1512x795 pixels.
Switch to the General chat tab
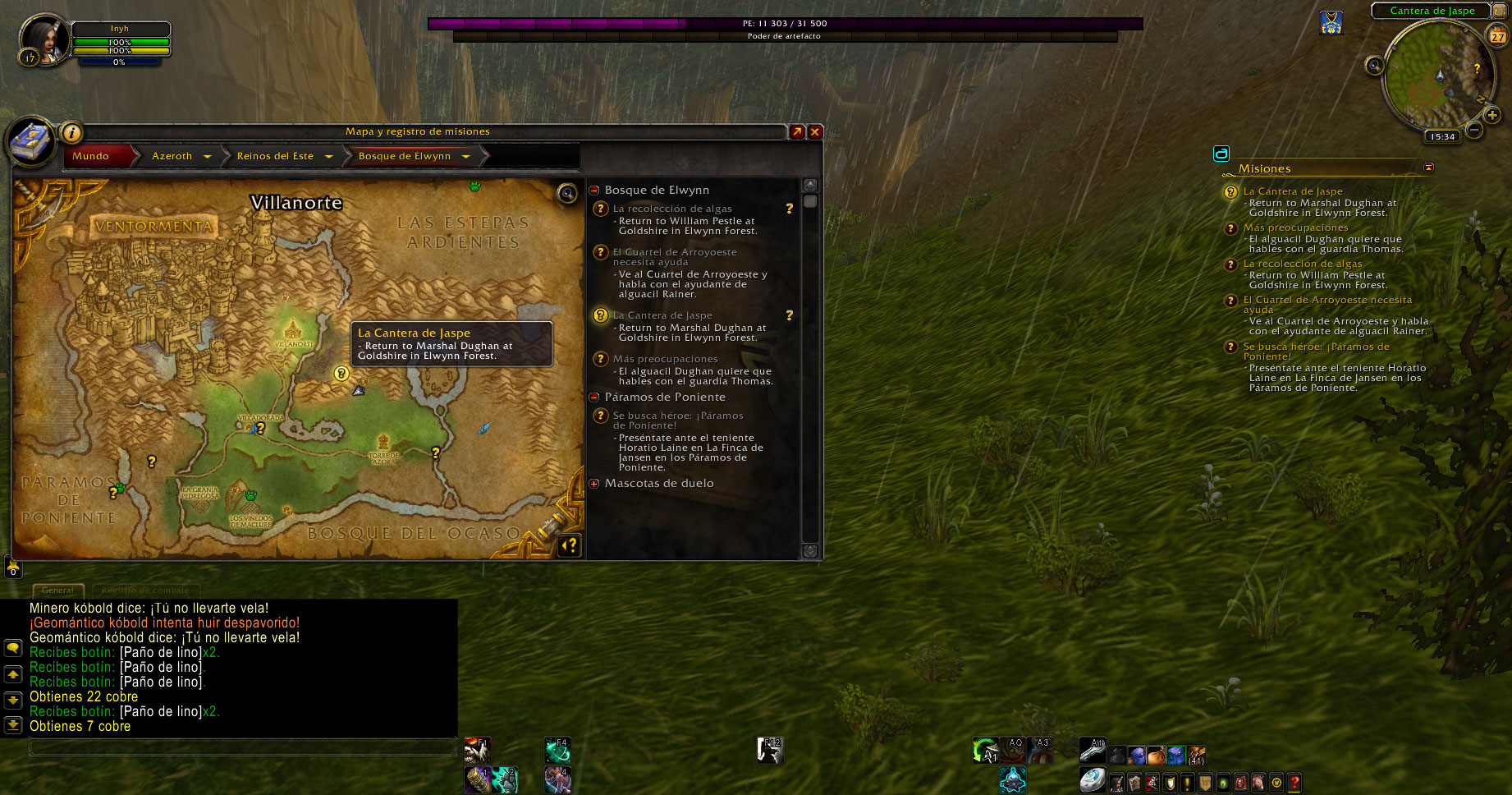click(57, 590)
